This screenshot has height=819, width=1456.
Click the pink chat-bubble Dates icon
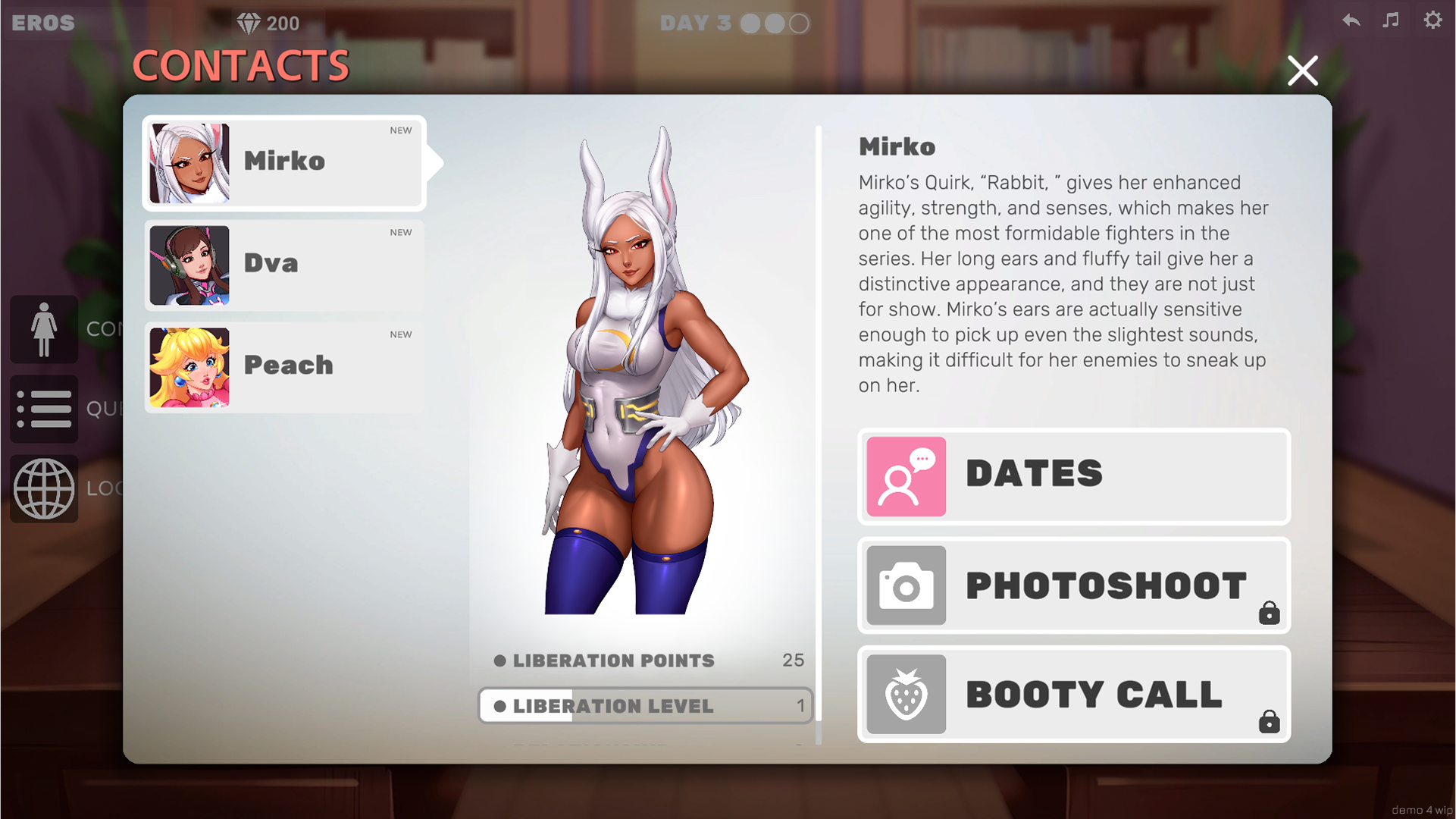pyautogui.click(x=906, y=476)
